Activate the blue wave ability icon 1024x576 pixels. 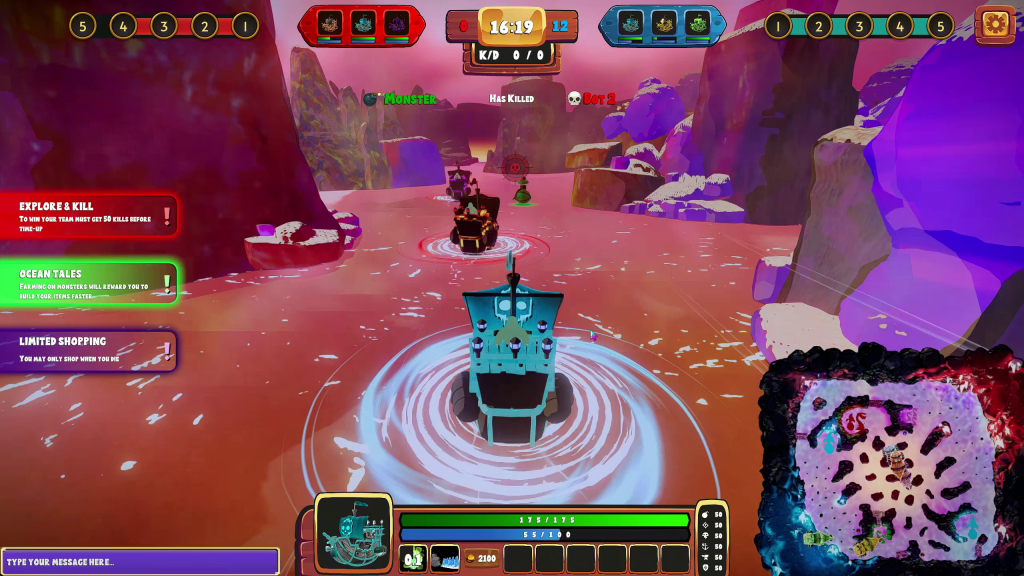coord(445,558)
